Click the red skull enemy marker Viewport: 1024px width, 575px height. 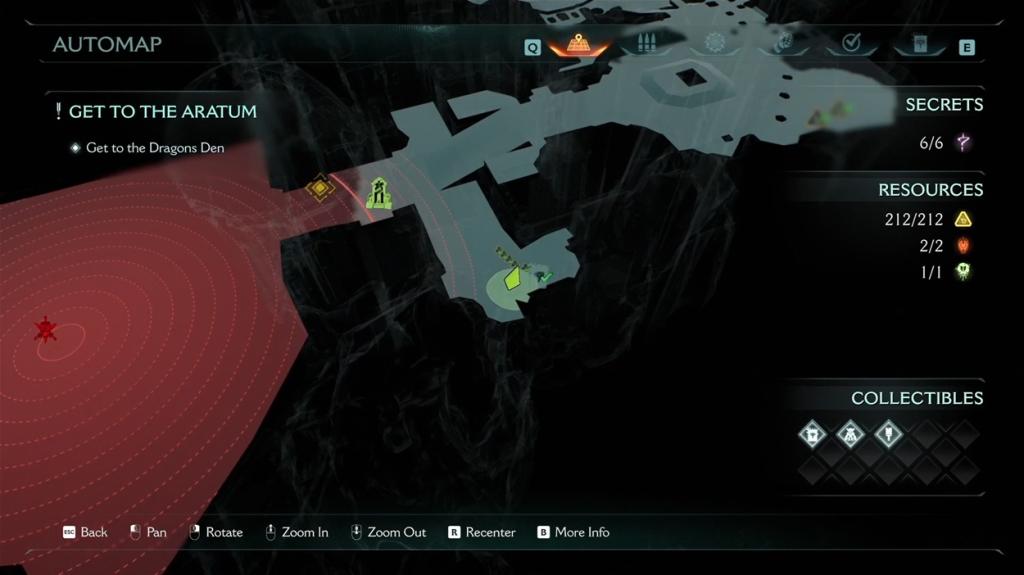[45, 329]
